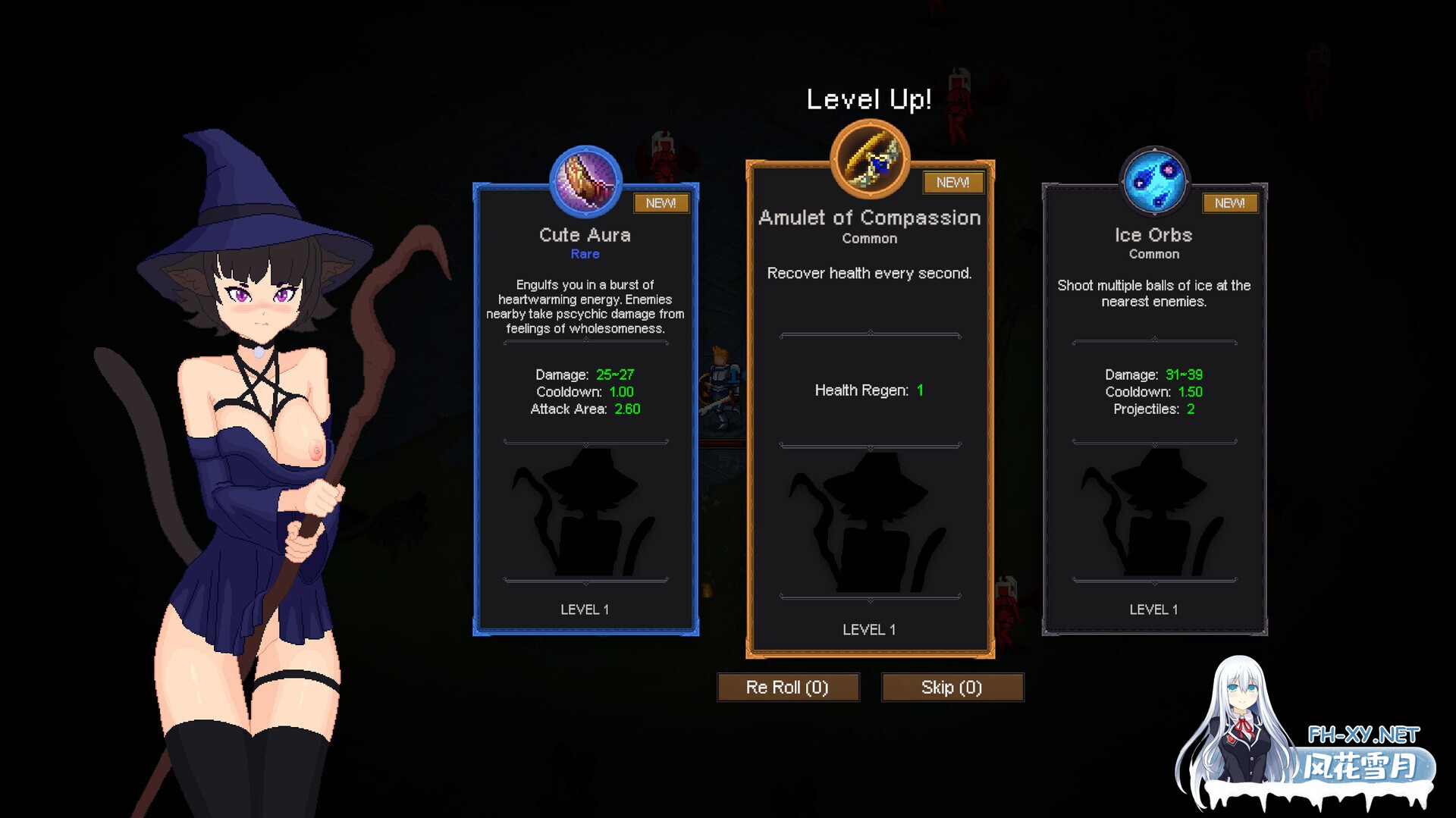The image size is (1456, 818).
Task: Click the Re Roll button
Action: (x=788, y=688)
